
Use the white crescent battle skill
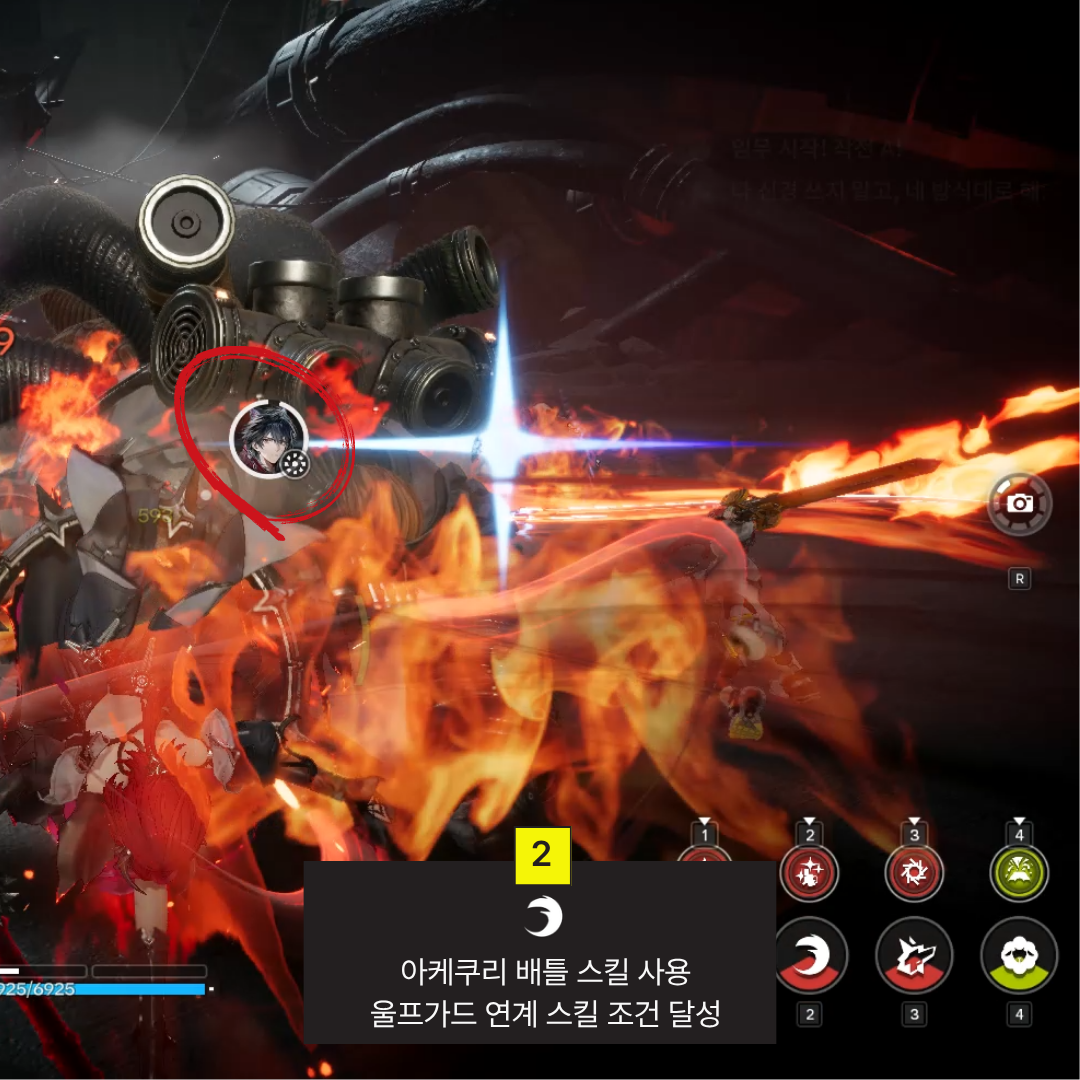[x=810, y=955]
